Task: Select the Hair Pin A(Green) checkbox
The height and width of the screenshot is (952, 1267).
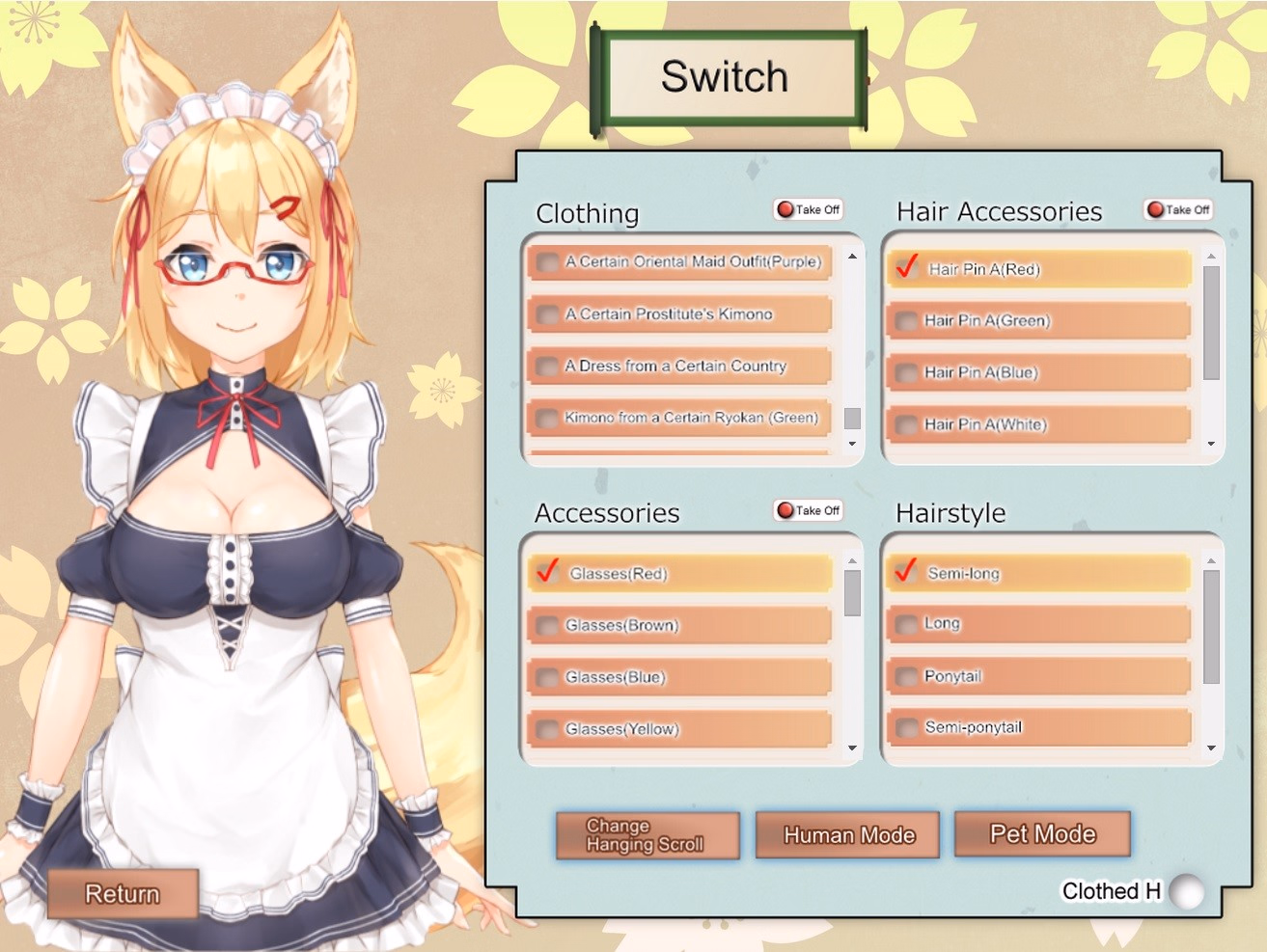Action: (907, 320)
